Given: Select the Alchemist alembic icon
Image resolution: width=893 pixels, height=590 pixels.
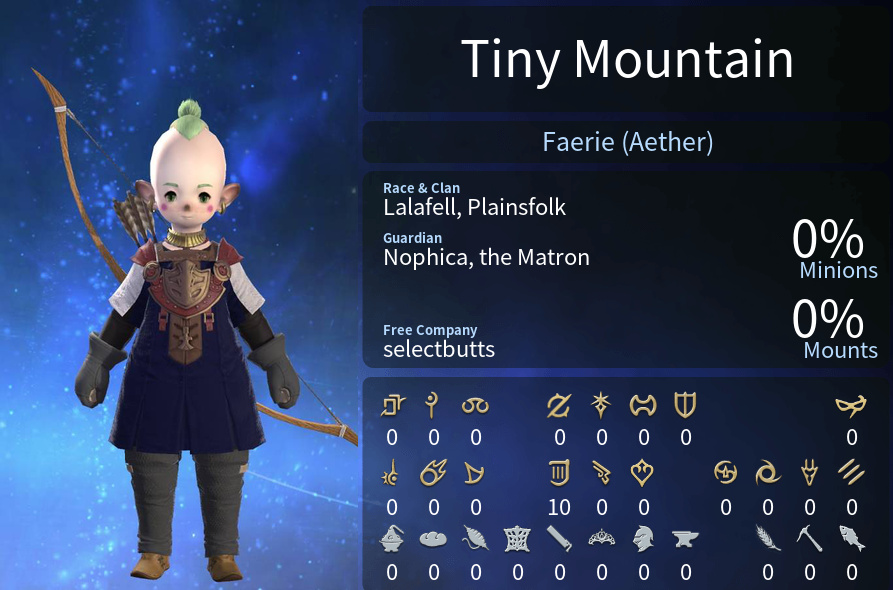Looking at the screenshot, I should point(391,538).
